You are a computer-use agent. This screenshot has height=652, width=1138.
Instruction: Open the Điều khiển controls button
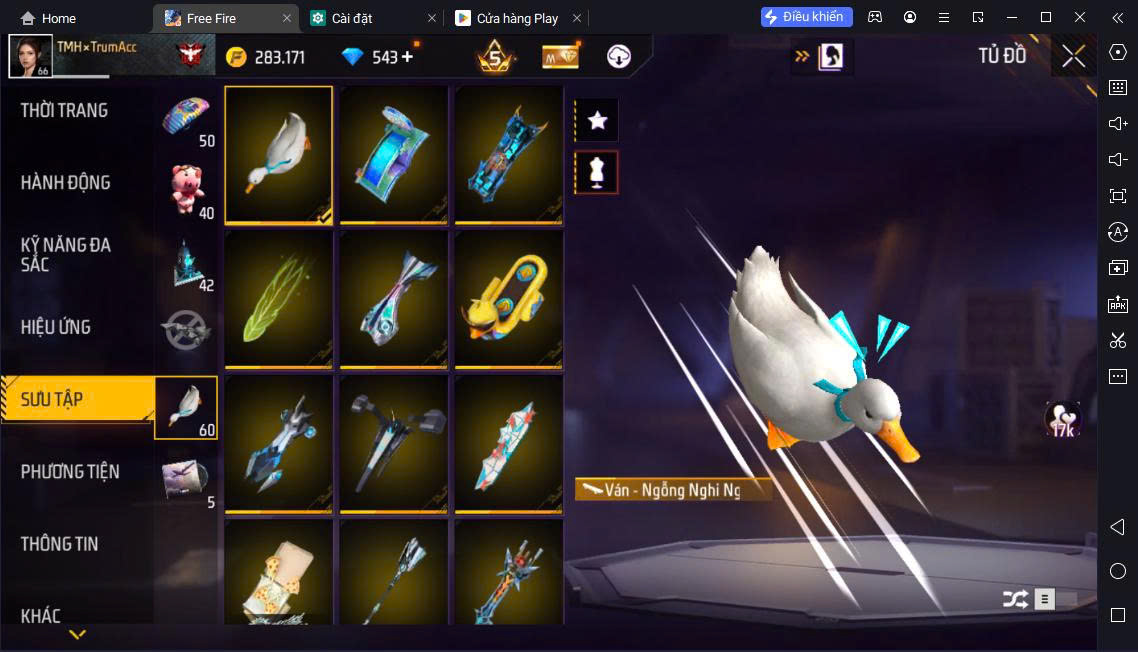tap(806, 17)
